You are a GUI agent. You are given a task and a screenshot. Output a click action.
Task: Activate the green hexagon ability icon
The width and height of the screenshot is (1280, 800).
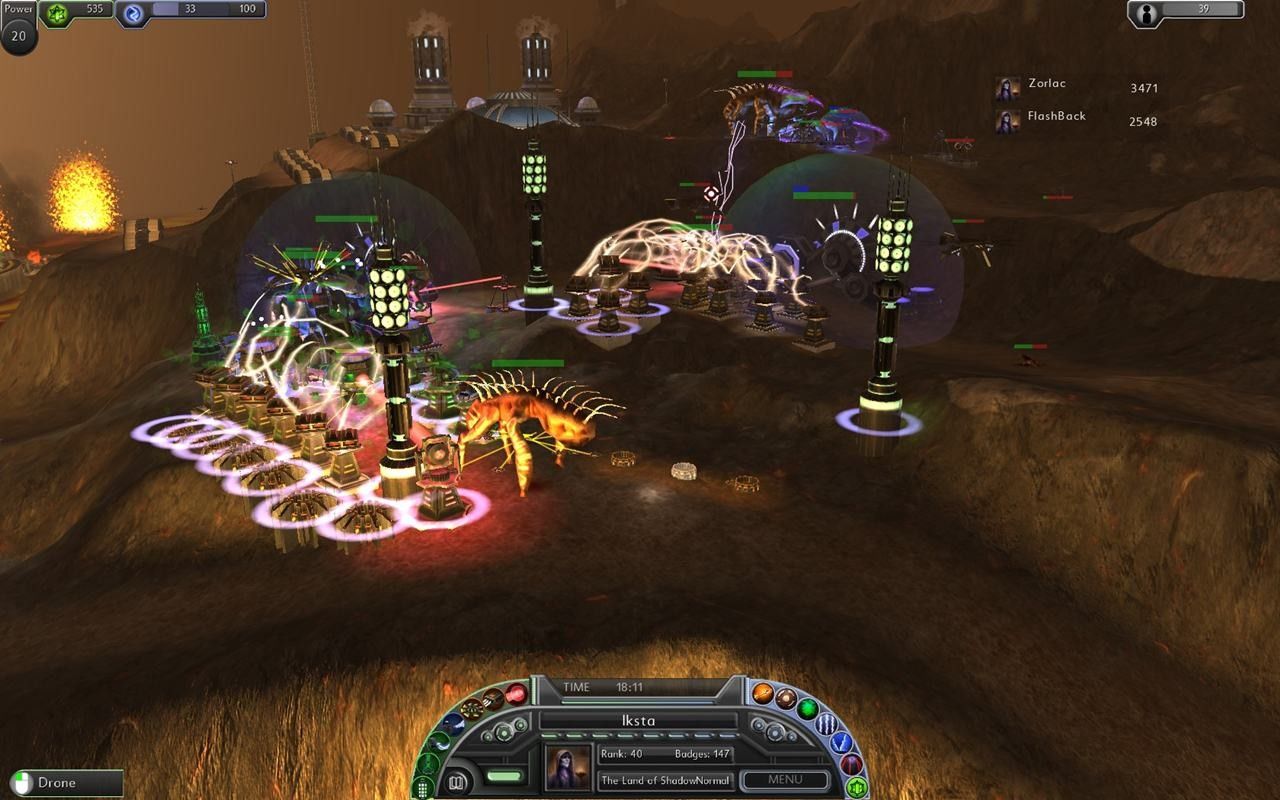(x=808, y=709)
